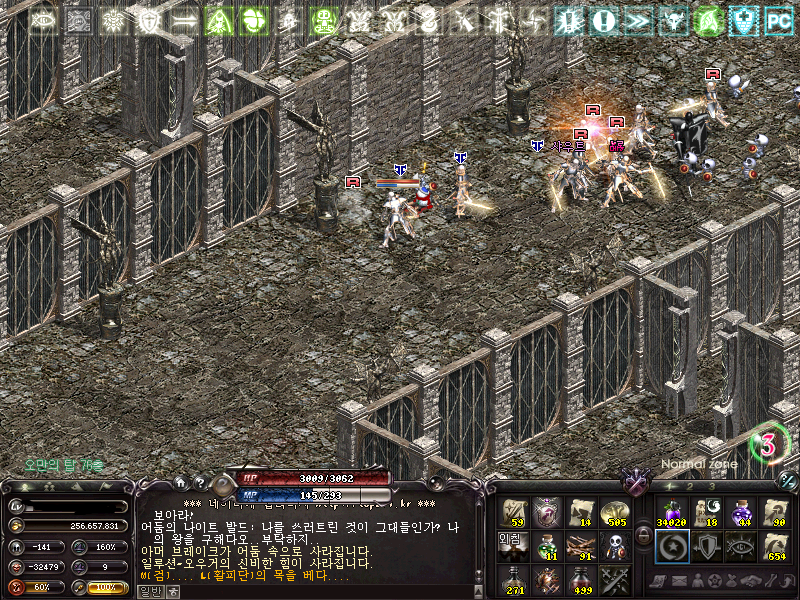Click the exclamation mark icon in top bar
Screen dimensions: 800x600
(602, 19)
